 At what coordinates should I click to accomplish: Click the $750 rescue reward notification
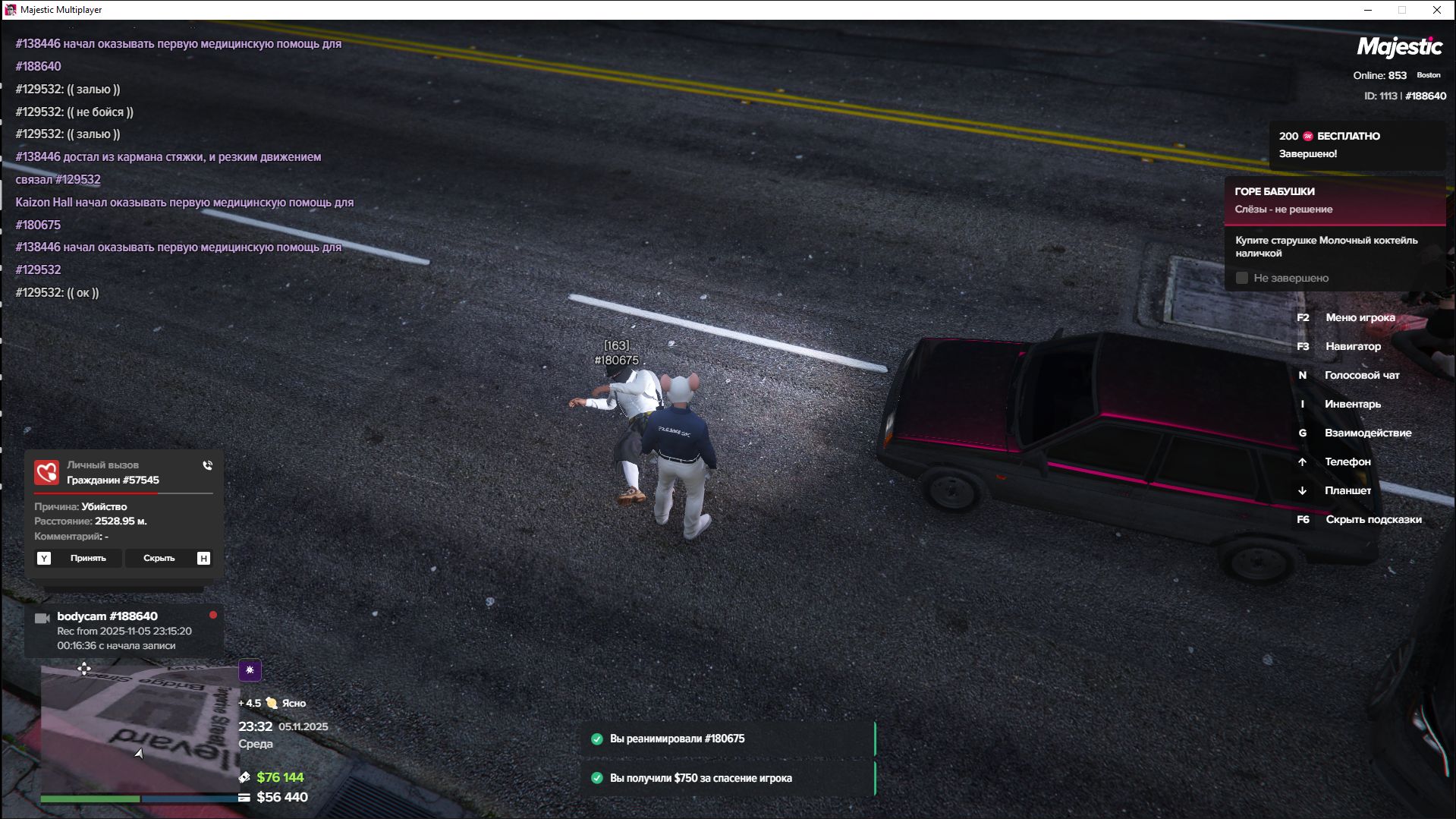coord(727,778)
